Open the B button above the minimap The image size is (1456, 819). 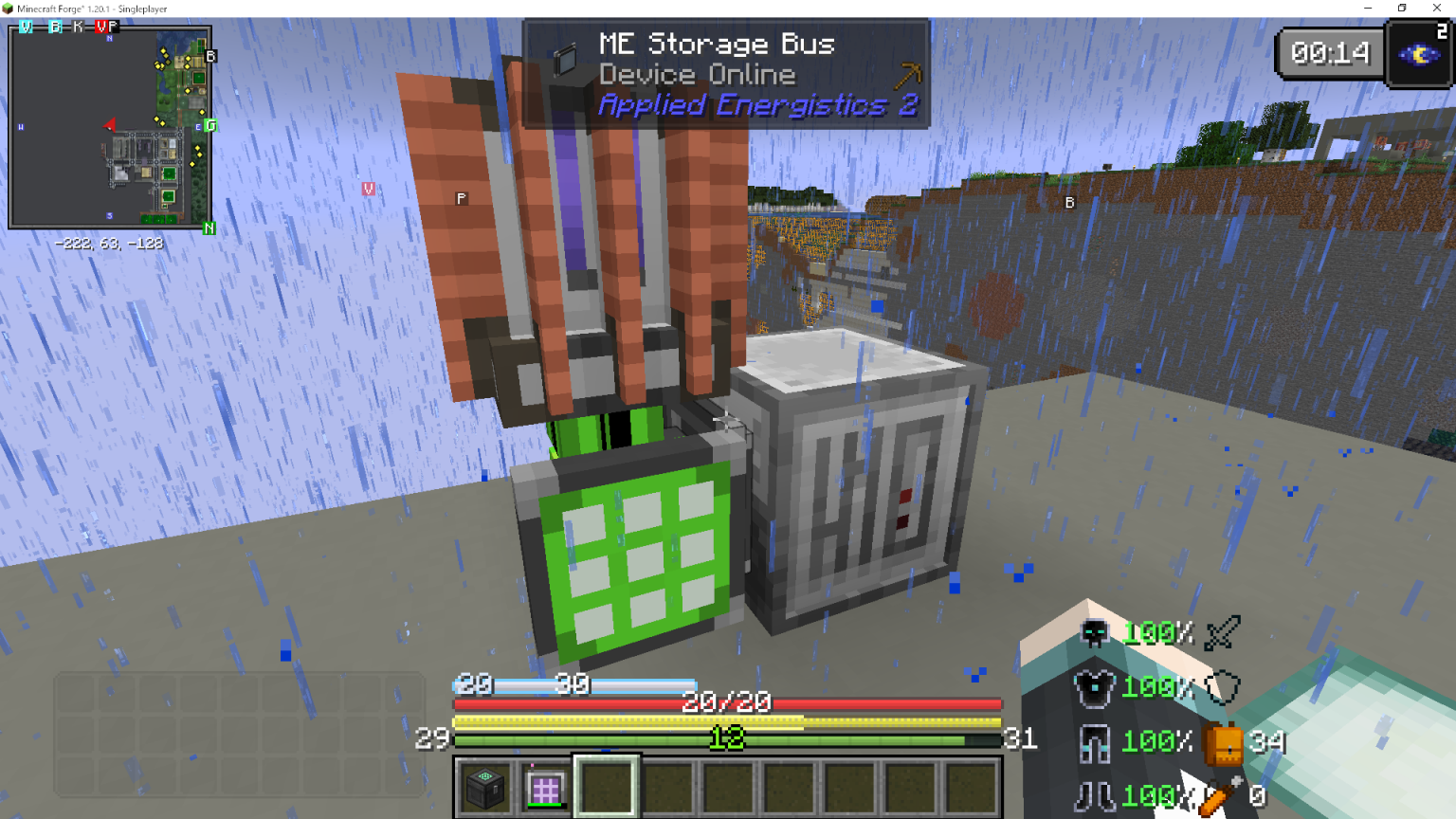(x=55, y=27)
